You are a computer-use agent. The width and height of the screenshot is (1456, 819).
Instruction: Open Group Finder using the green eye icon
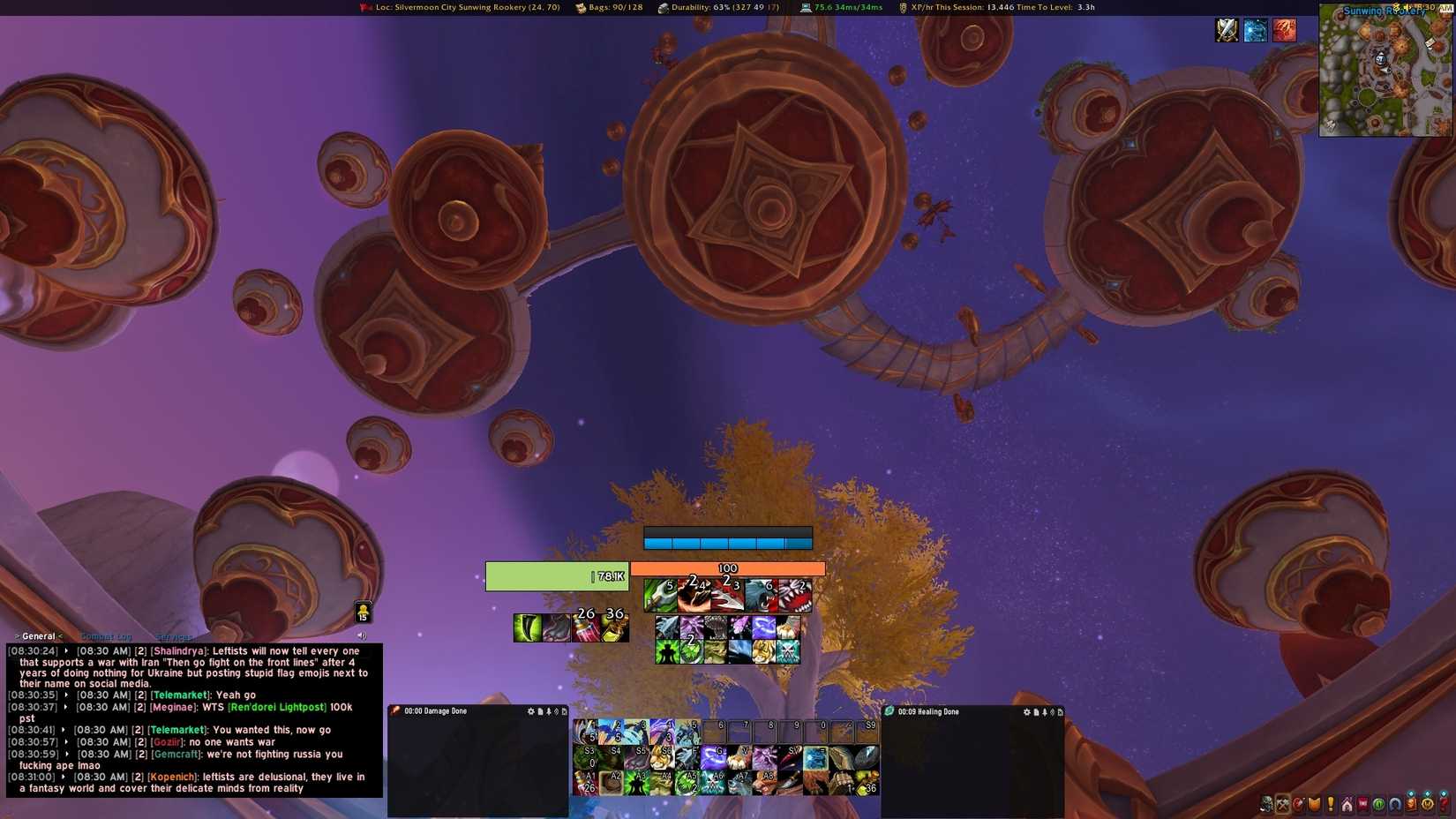point(1377,805)
